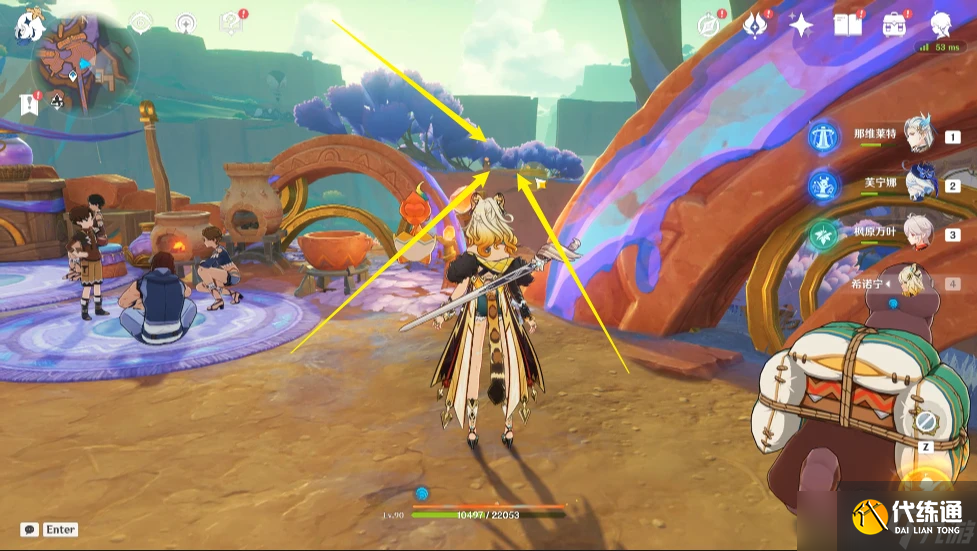Image resolution: width=977 pixels, height=551 pixels.
Task: Open the events compass icon
Action: (711, 25)
